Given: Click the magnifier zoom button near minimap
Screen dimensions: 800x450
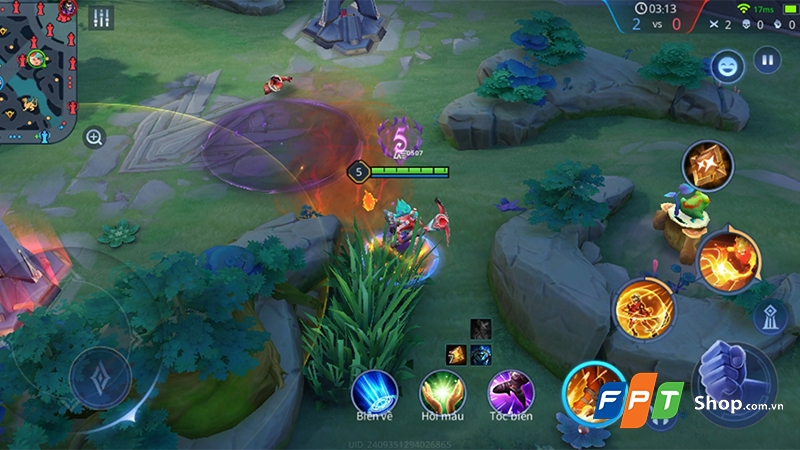Looking at the screenshot, I should [x=94, y=138].
